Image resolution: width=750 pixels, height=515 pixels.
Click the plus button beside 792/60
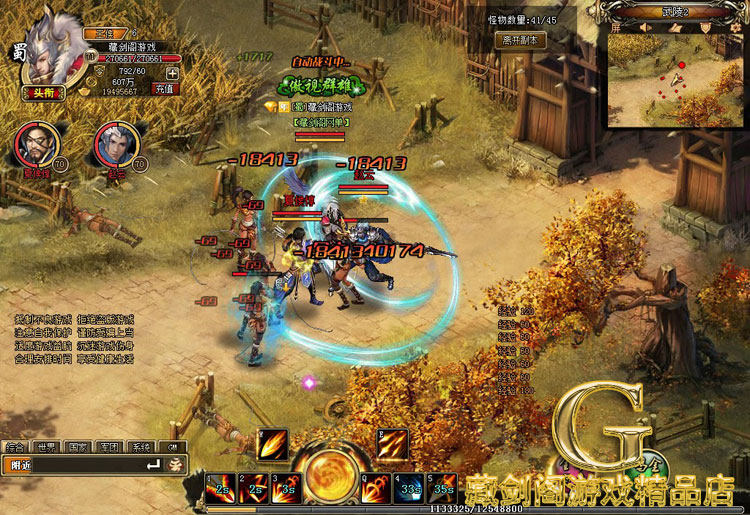172,73
